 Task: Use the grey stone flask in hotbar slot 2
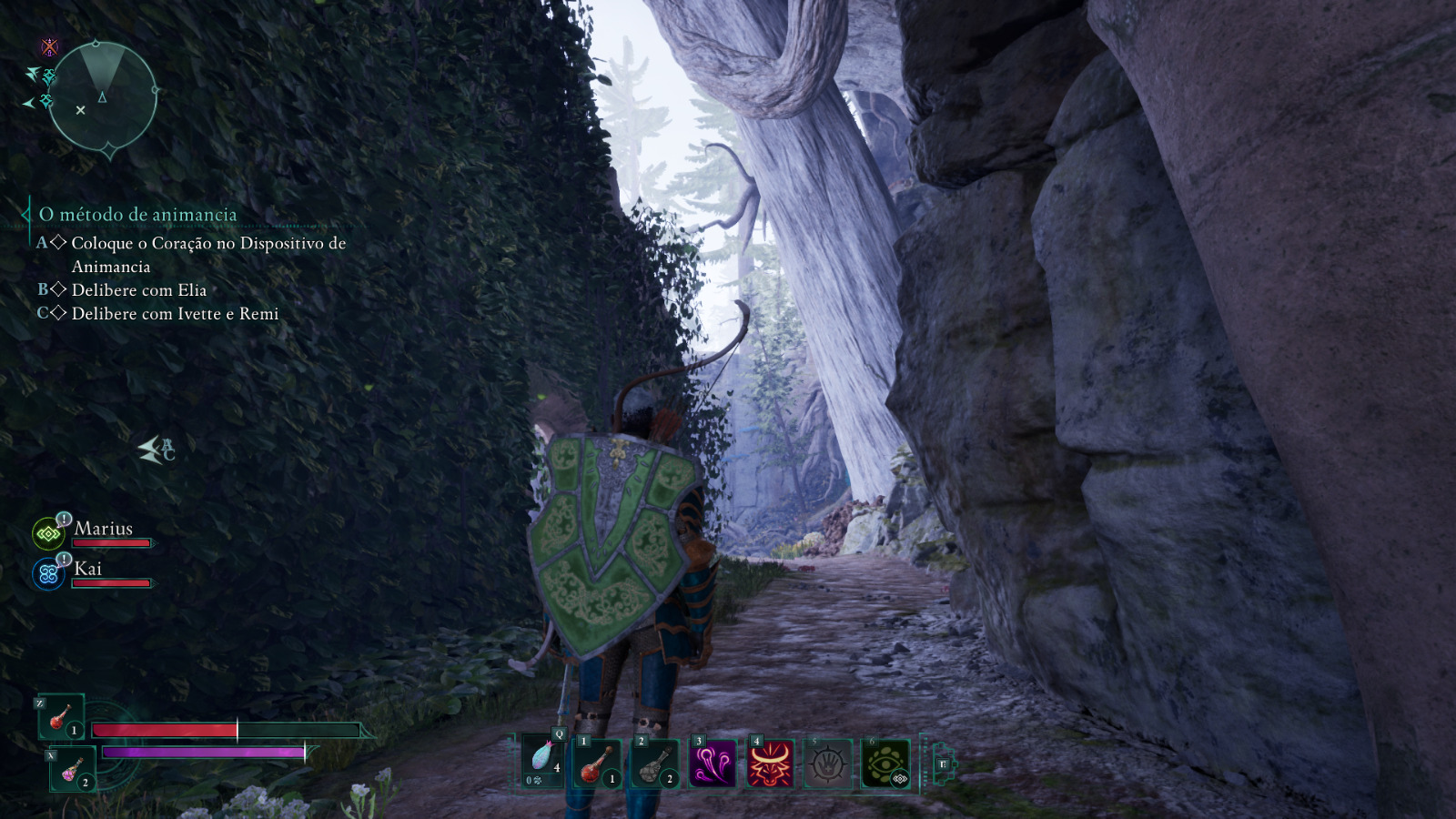click(x=654, y=763)
